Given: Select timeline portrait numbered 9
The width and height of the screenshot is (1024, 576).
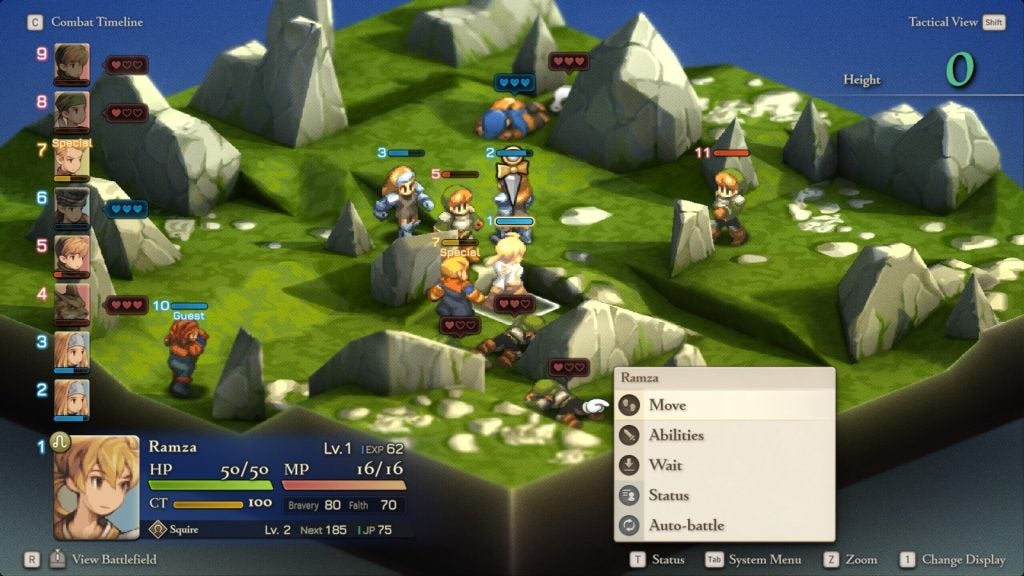Looking at the screenshot, I should [72, 61].
